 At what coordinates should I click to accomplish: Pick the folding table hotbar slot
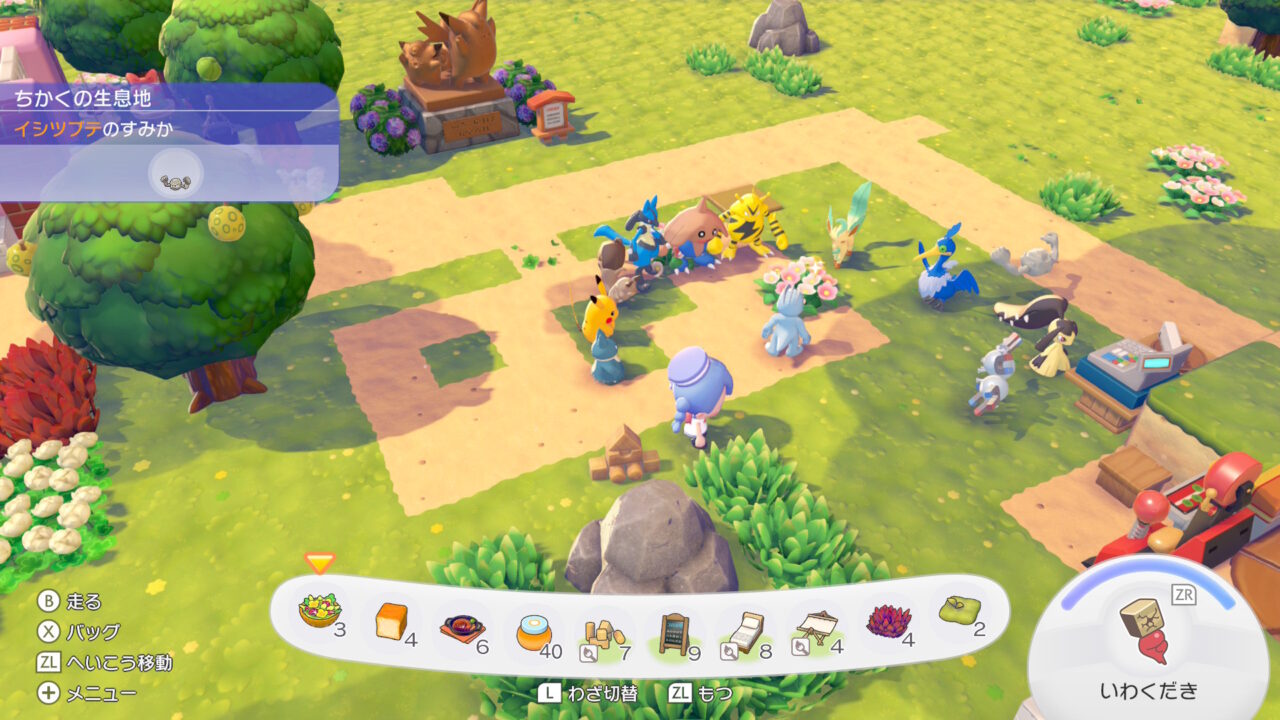click(816, 628)
